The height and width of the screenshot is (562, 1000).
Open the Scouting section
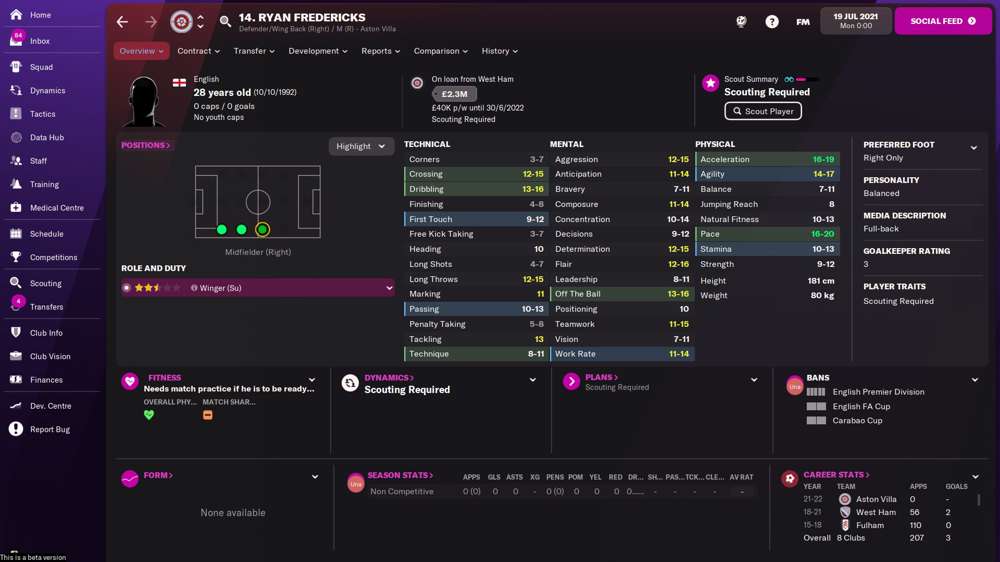pyautogui.click(x=45, y=283)
